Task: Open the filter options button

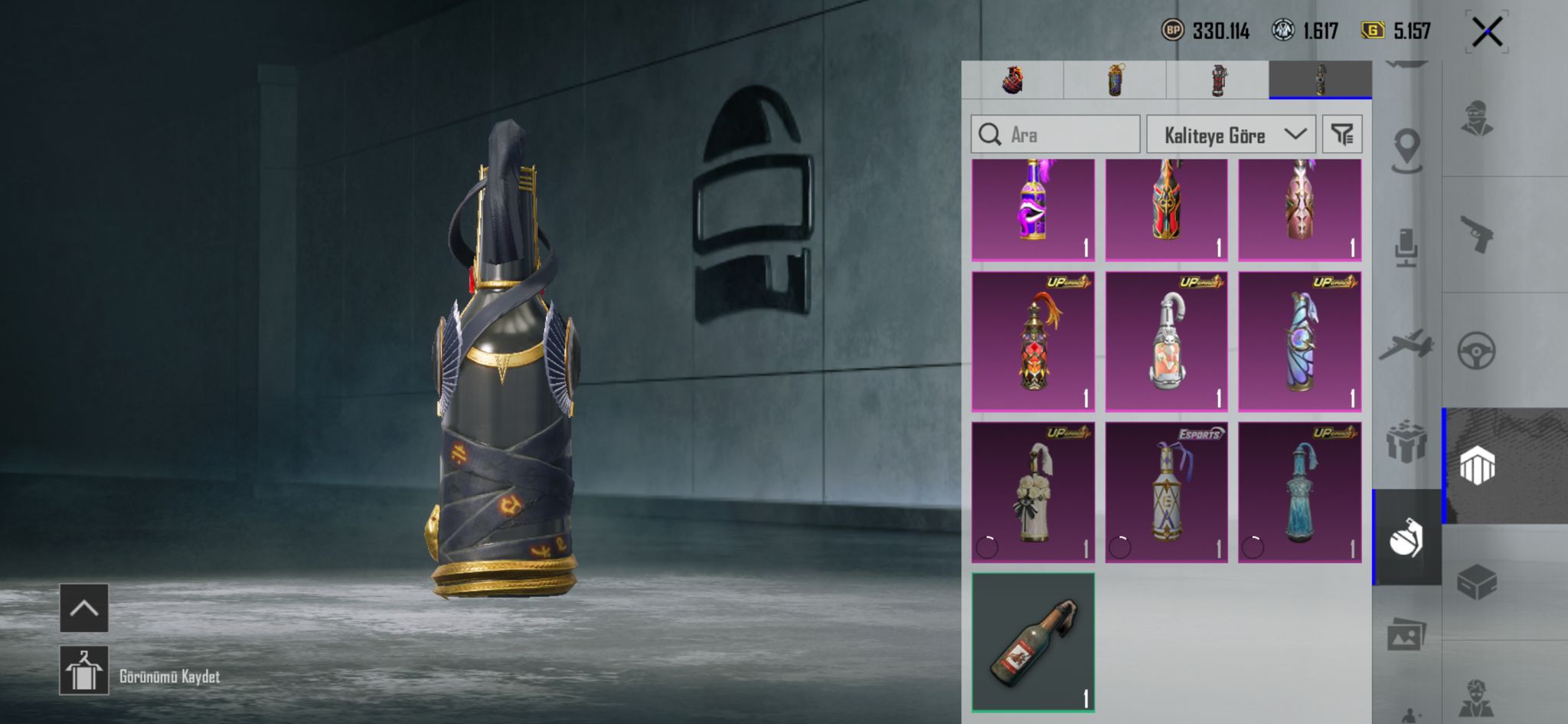Action: (x=1342, y=135)
